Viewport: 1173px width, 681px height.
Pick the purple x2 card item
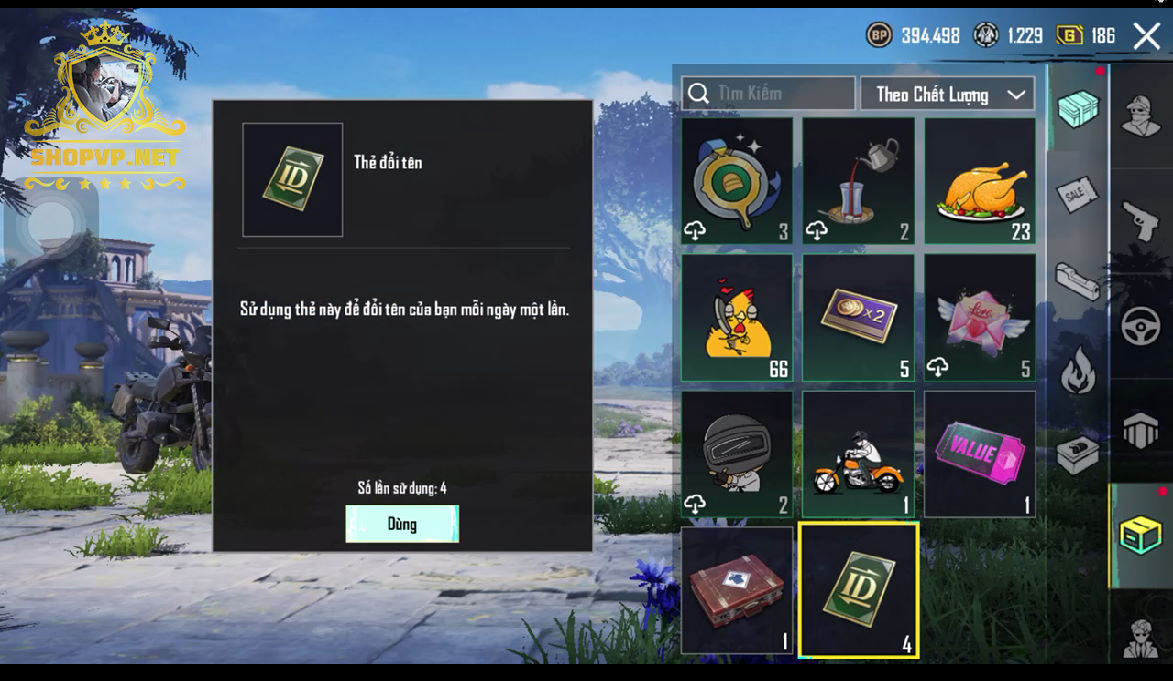(858, 318)
